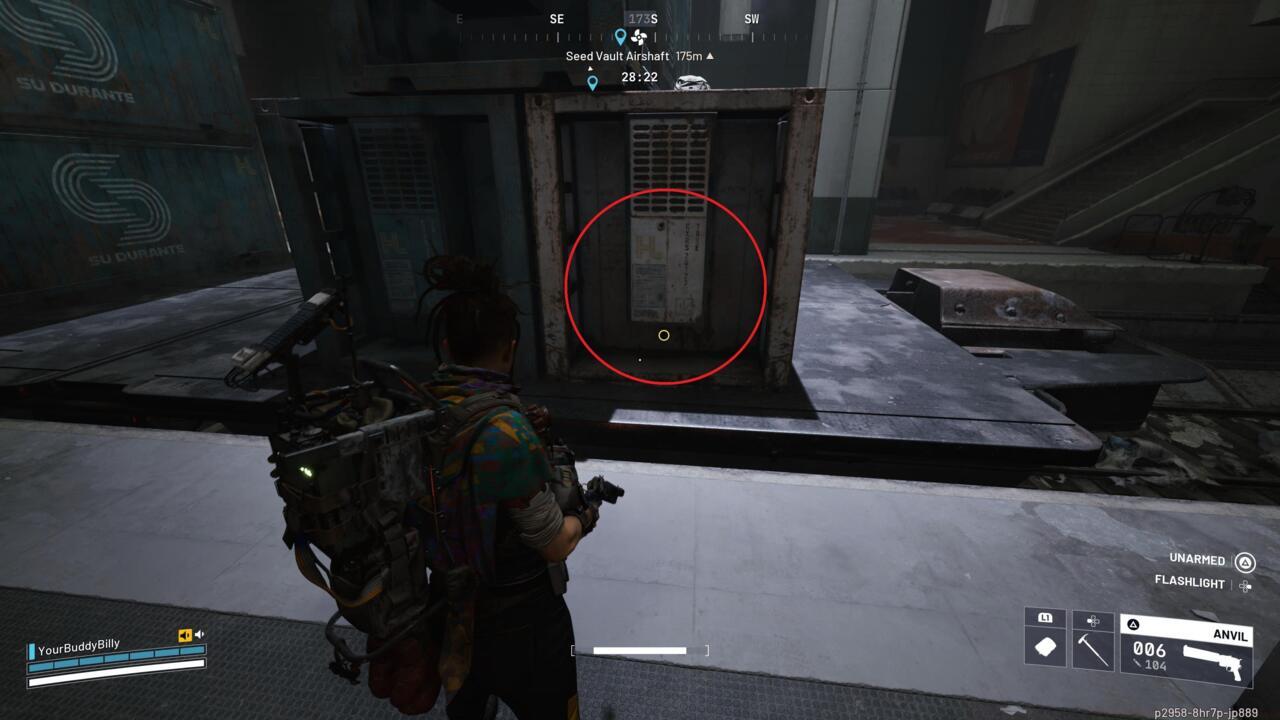The height and width of the screenshot is (720, 1280).
Task: Select the fan icon on the compass
Action: (x=639, y=37)
